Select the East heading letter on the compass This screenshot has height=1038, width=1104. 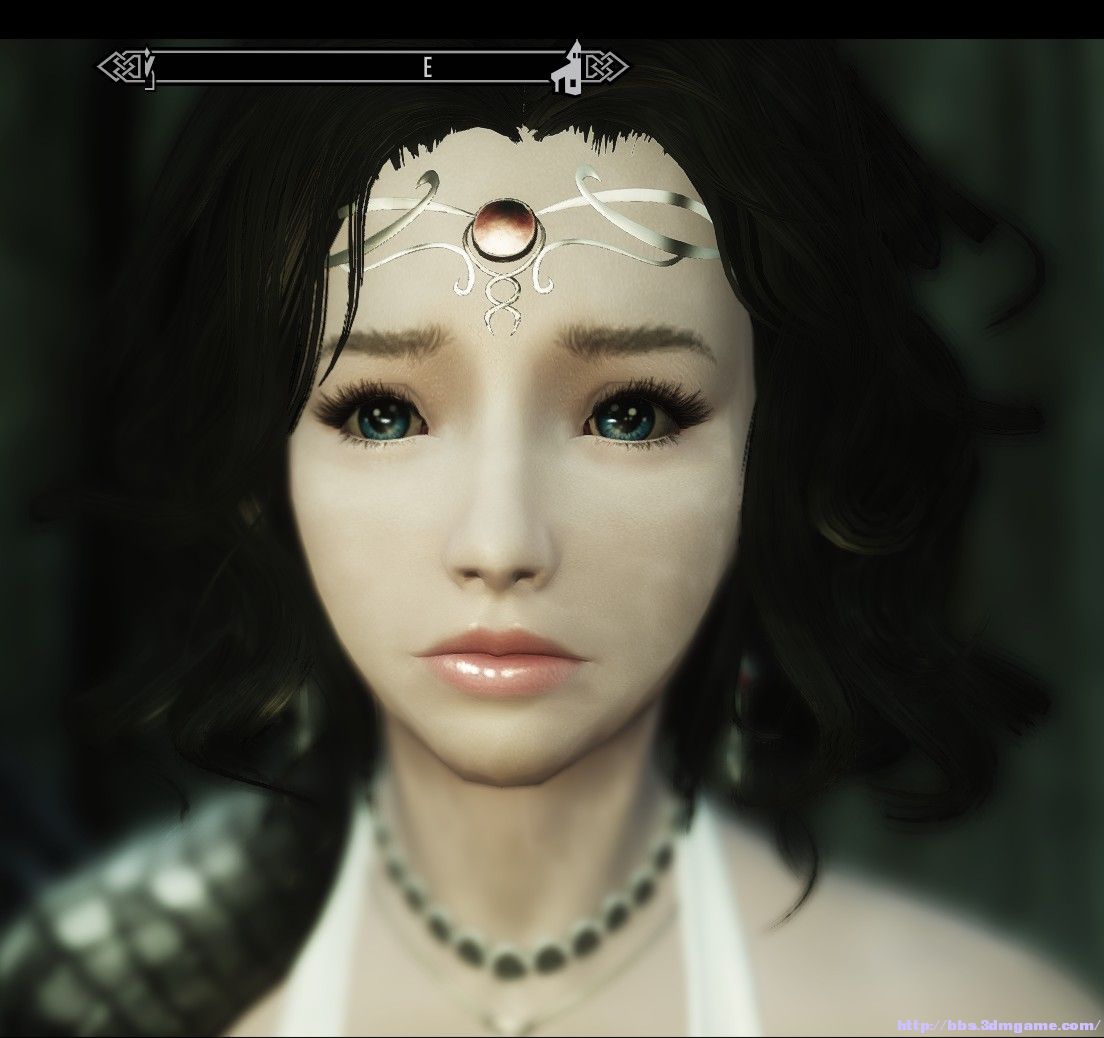coord(426,68)
